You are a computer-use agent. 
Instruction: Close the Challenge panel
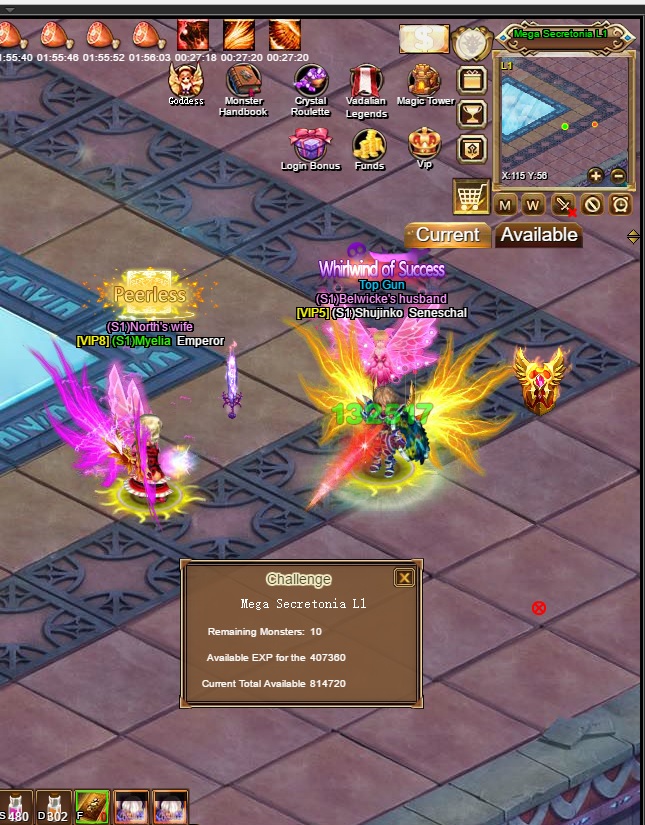[404, 578]
